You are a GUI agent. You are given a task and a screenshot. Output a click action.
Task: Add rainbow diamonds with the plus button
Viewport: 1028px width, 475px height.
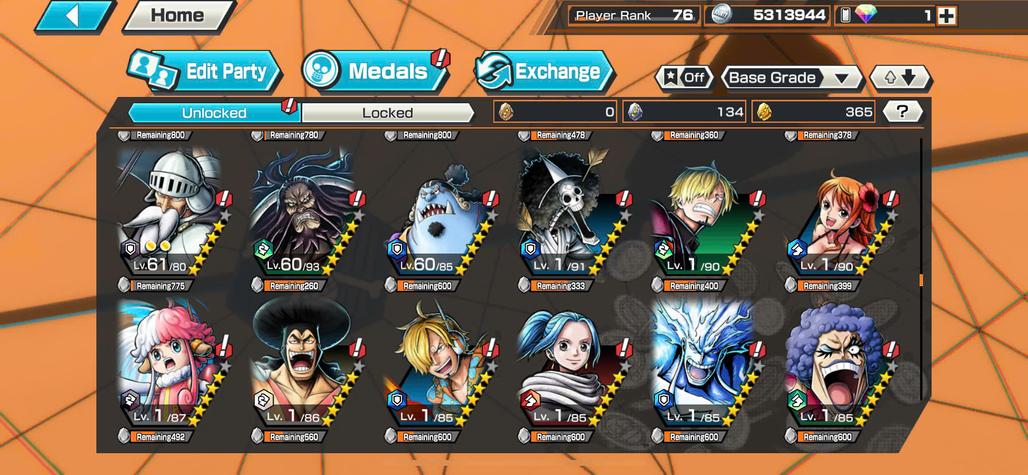(946, 15)
